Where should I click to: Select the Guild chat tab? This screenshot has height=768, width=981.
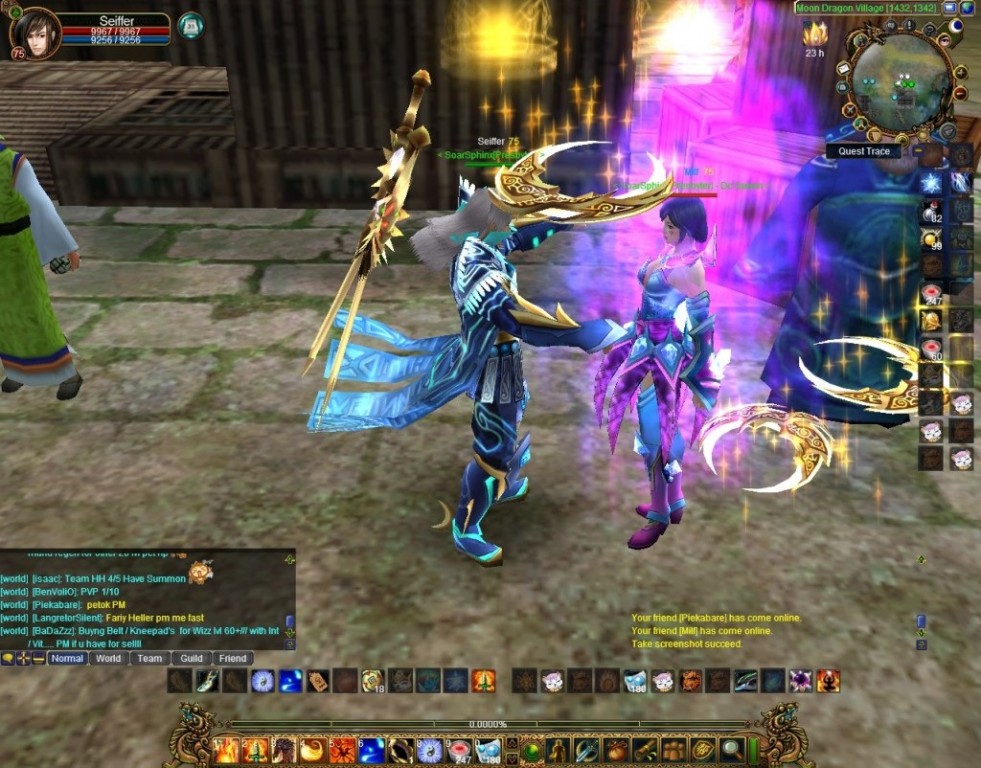(191, 658)
